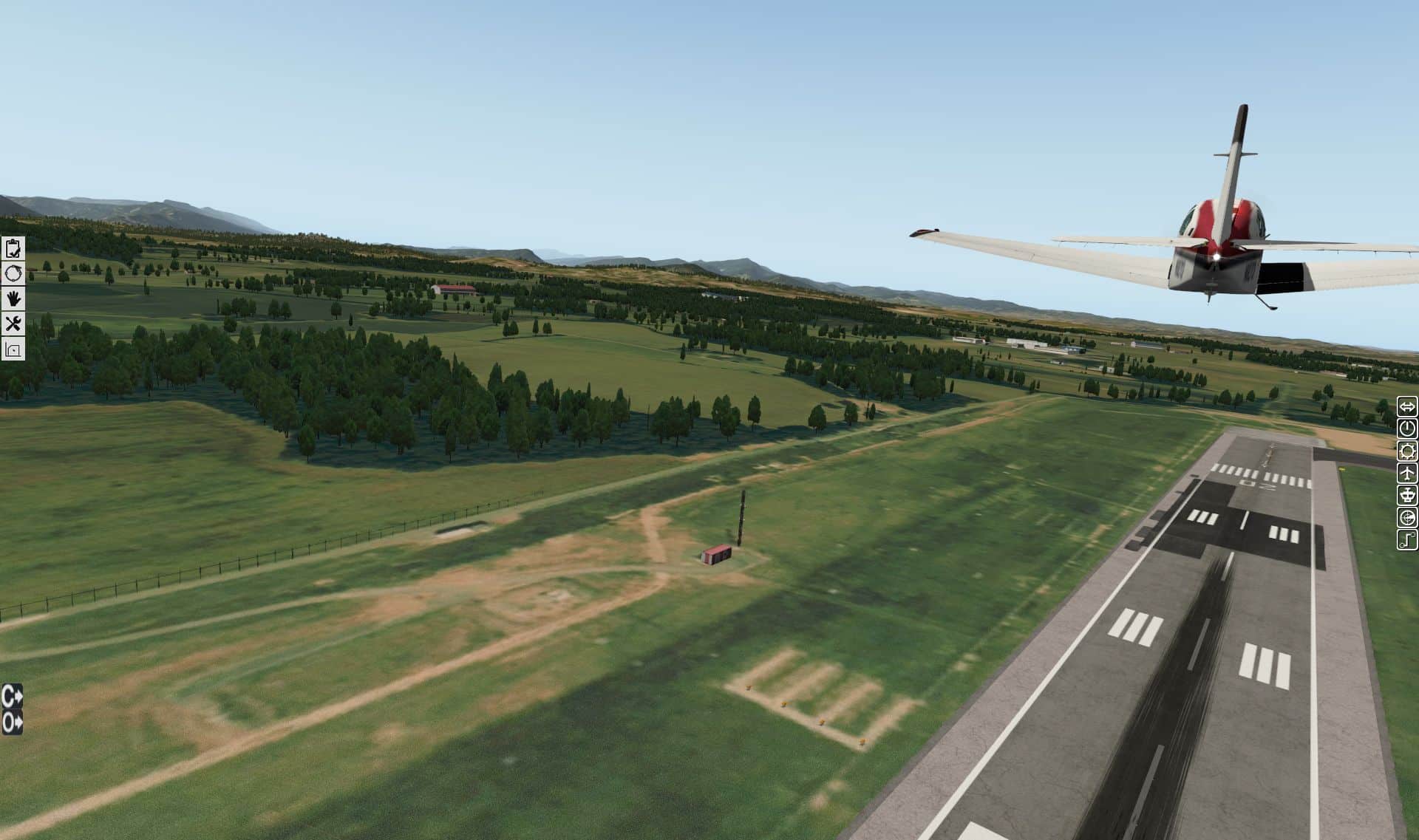
Task: Click the round compass gauge icon
Action: 1407,517
